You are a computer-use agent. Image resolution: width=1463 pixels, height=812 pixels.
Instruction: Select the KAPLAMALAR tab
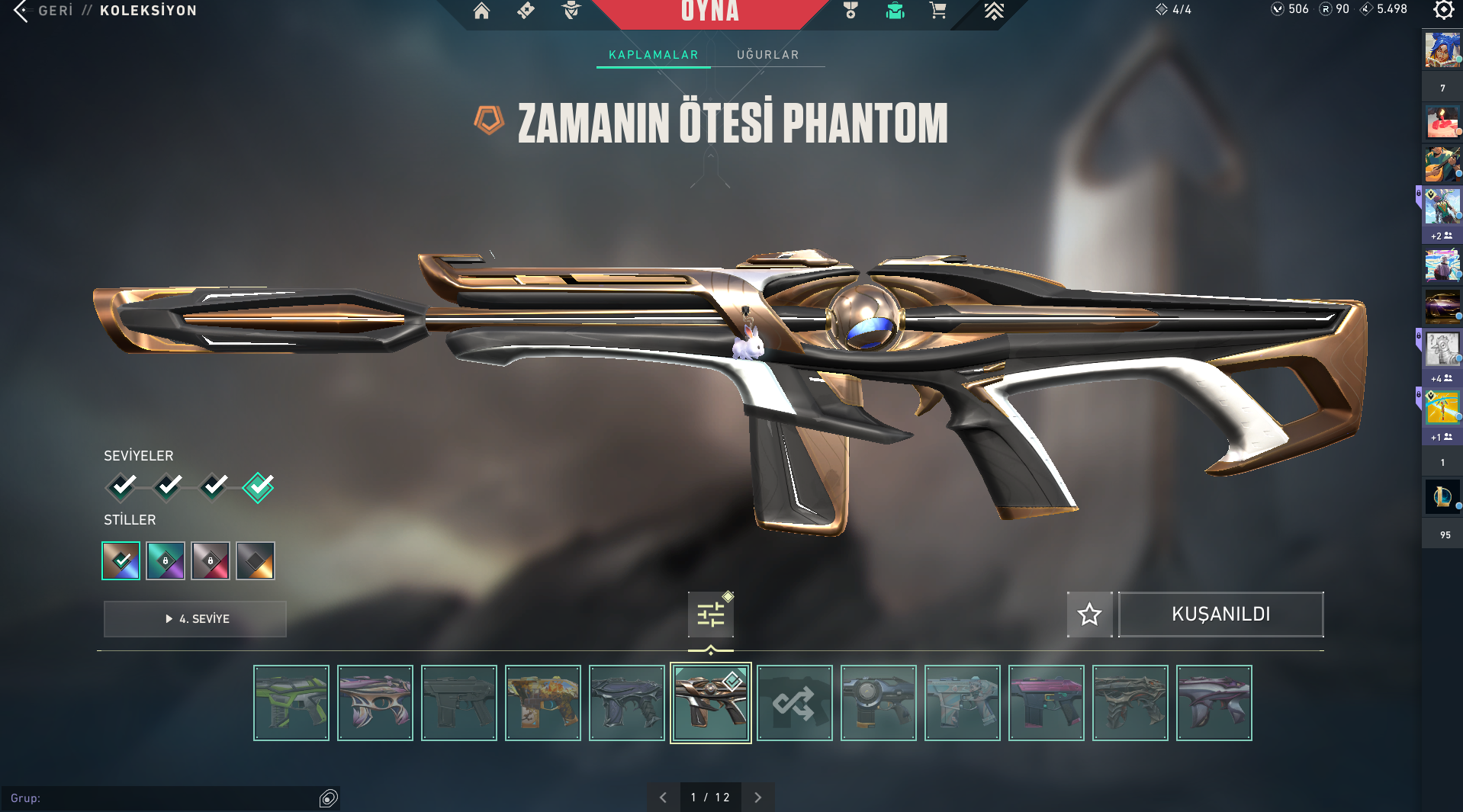pos(653,55)
